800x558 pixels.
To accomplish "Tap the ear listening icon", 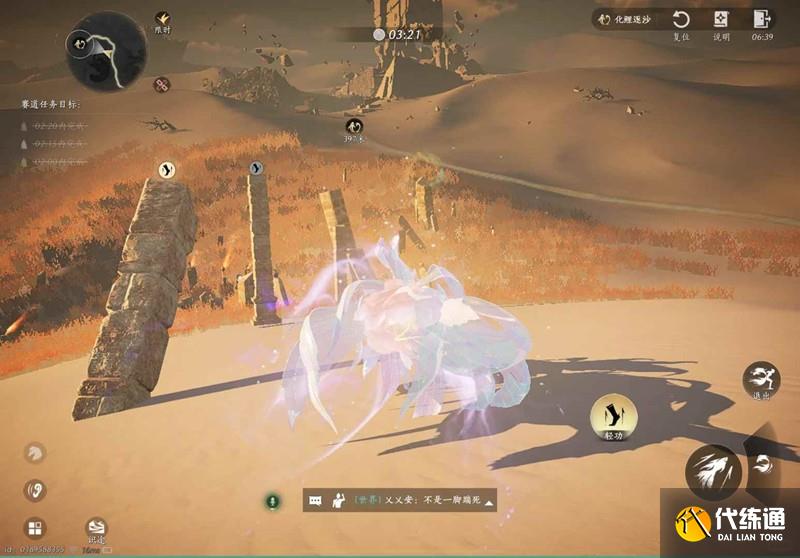I will click(35, 490).
